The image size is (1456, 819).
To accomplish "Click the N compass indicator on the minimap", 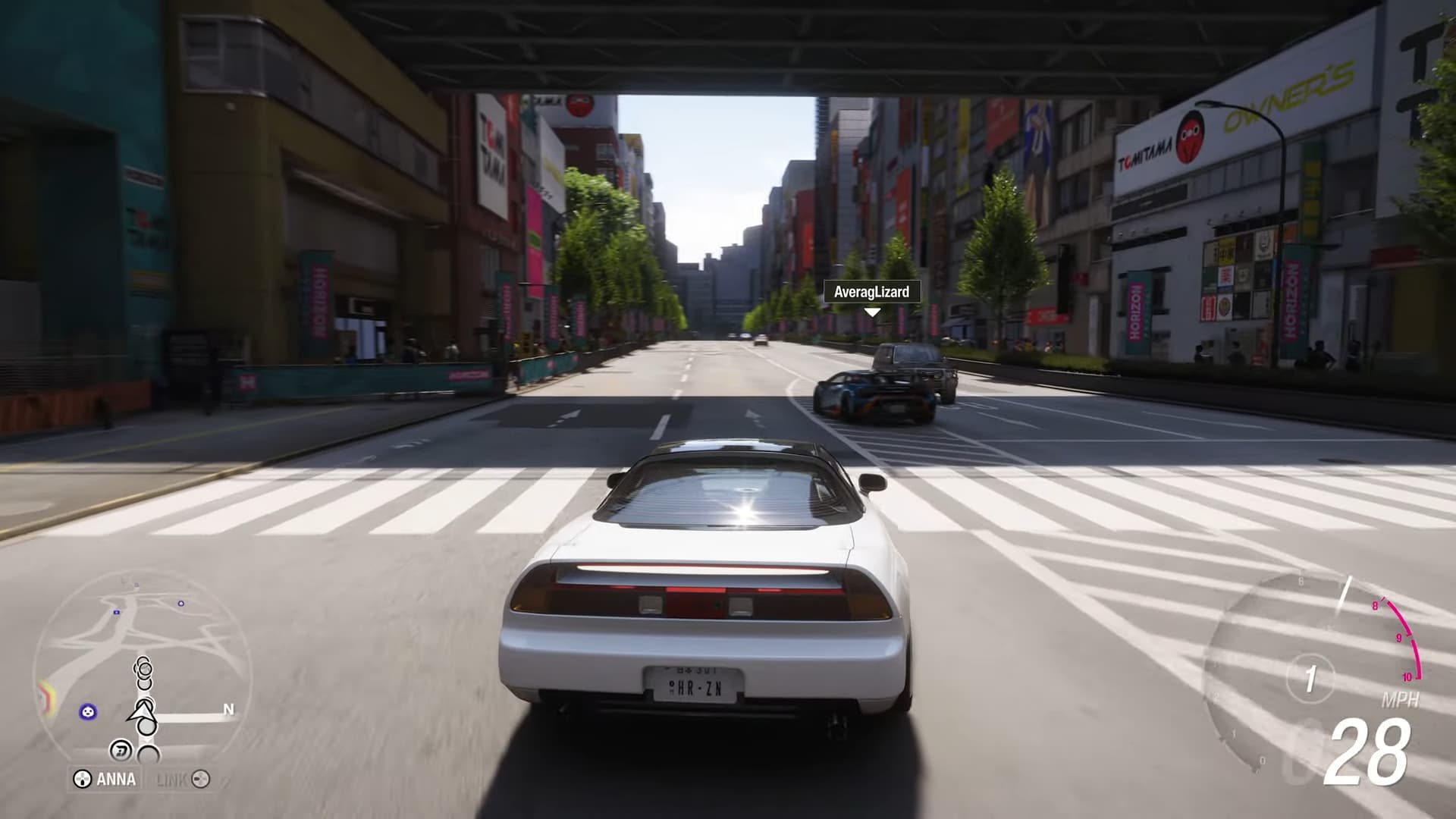I will (228, 709).
